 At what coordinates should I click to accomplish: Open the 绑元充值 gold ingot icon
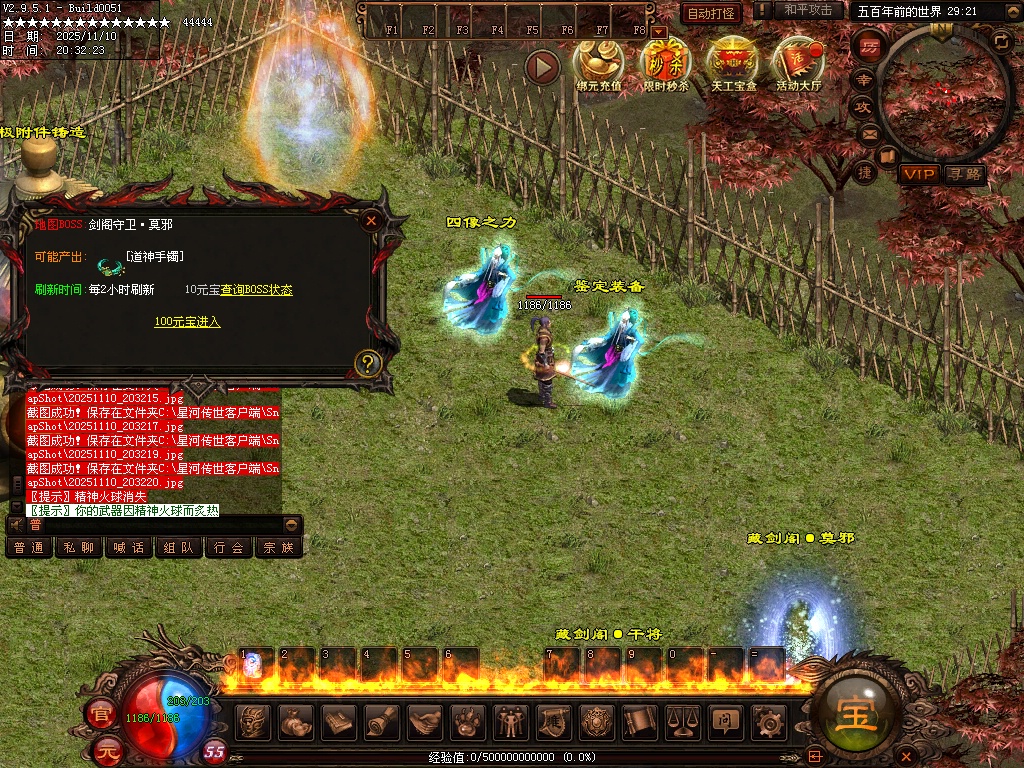click(598, 60)
